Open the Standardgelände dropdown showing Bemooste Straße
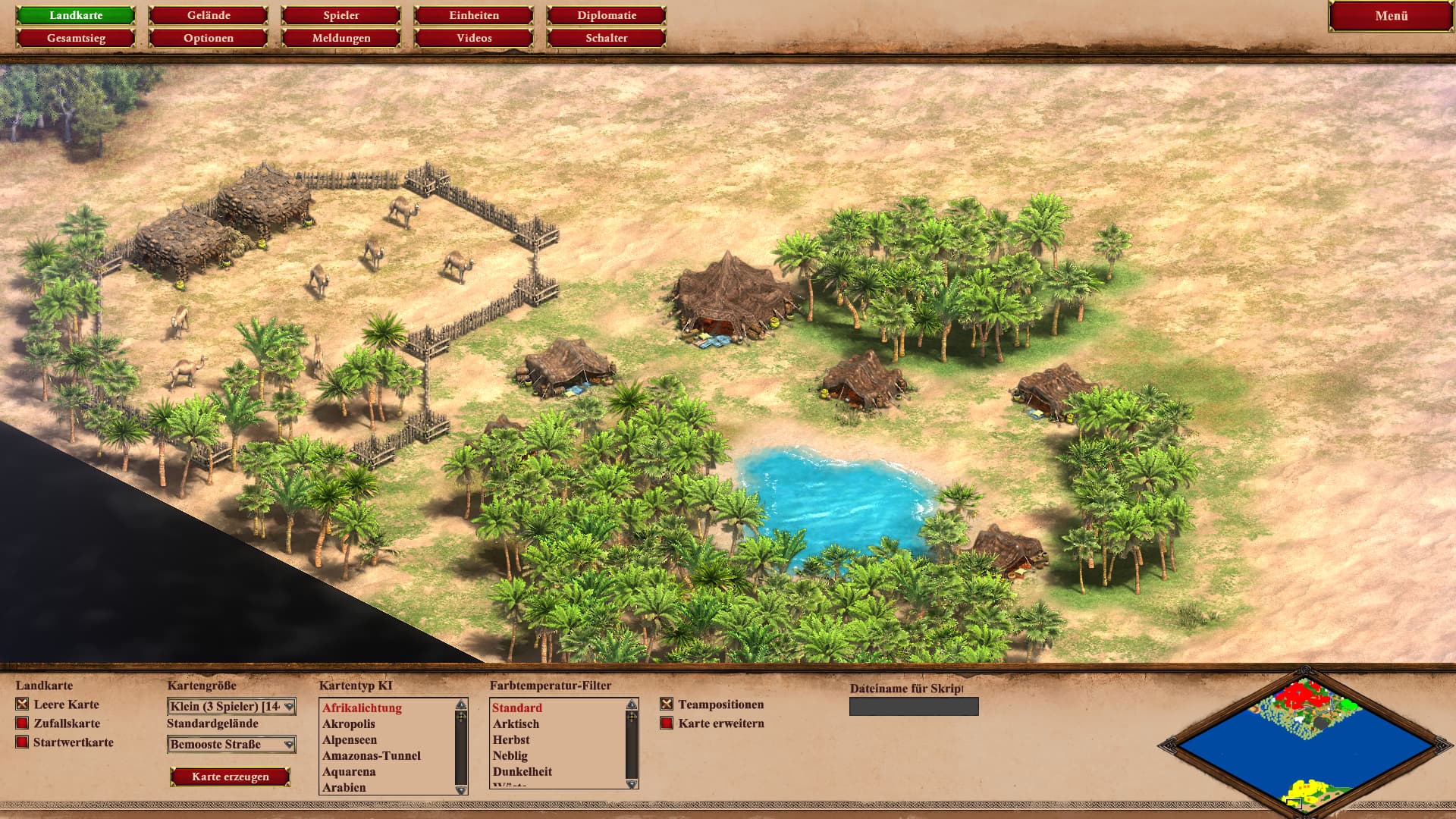The height and width of the screenshot is (819, 1456). (231, 745)
